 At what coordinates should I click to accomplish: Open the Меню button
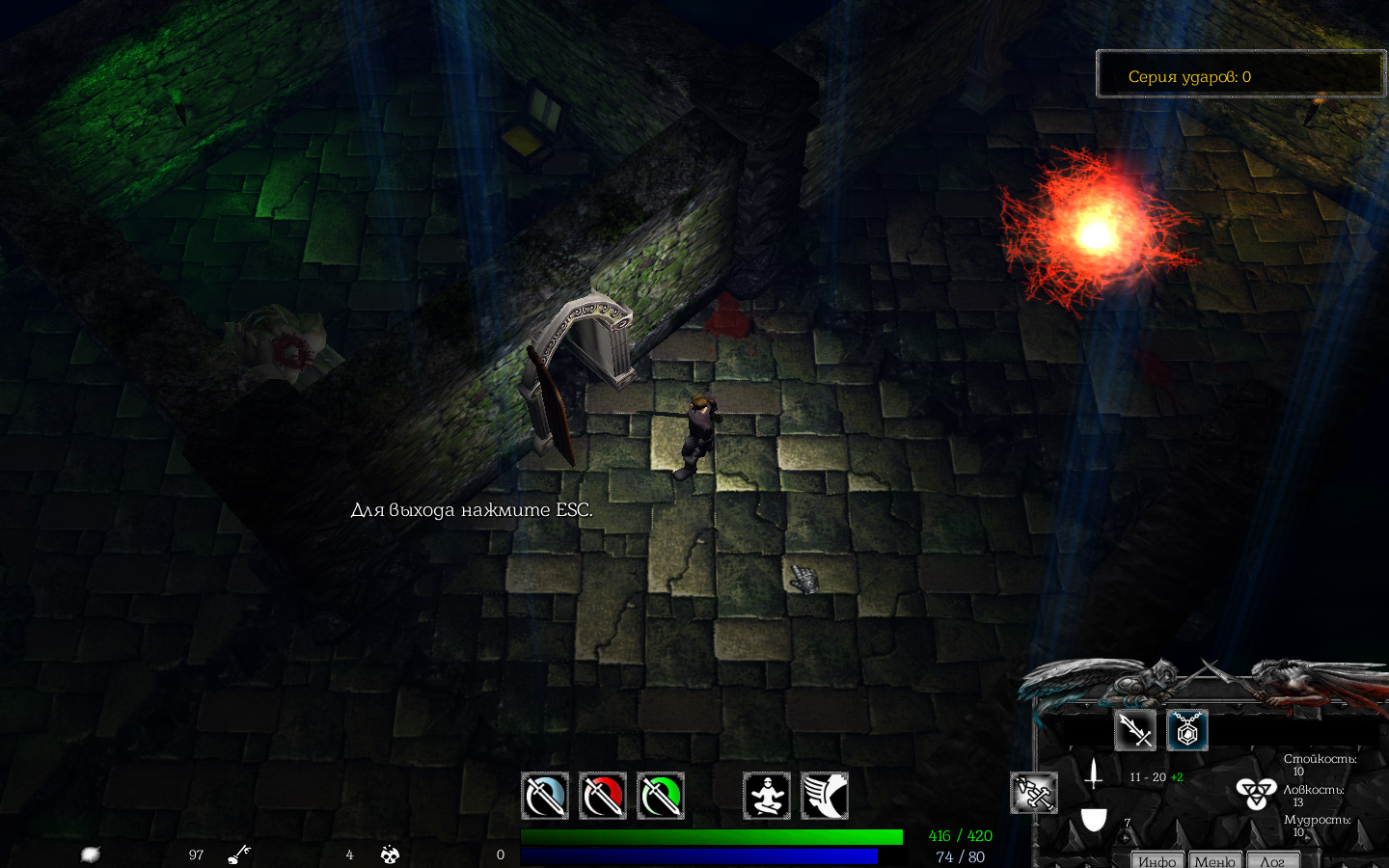tap(1214, 860)
